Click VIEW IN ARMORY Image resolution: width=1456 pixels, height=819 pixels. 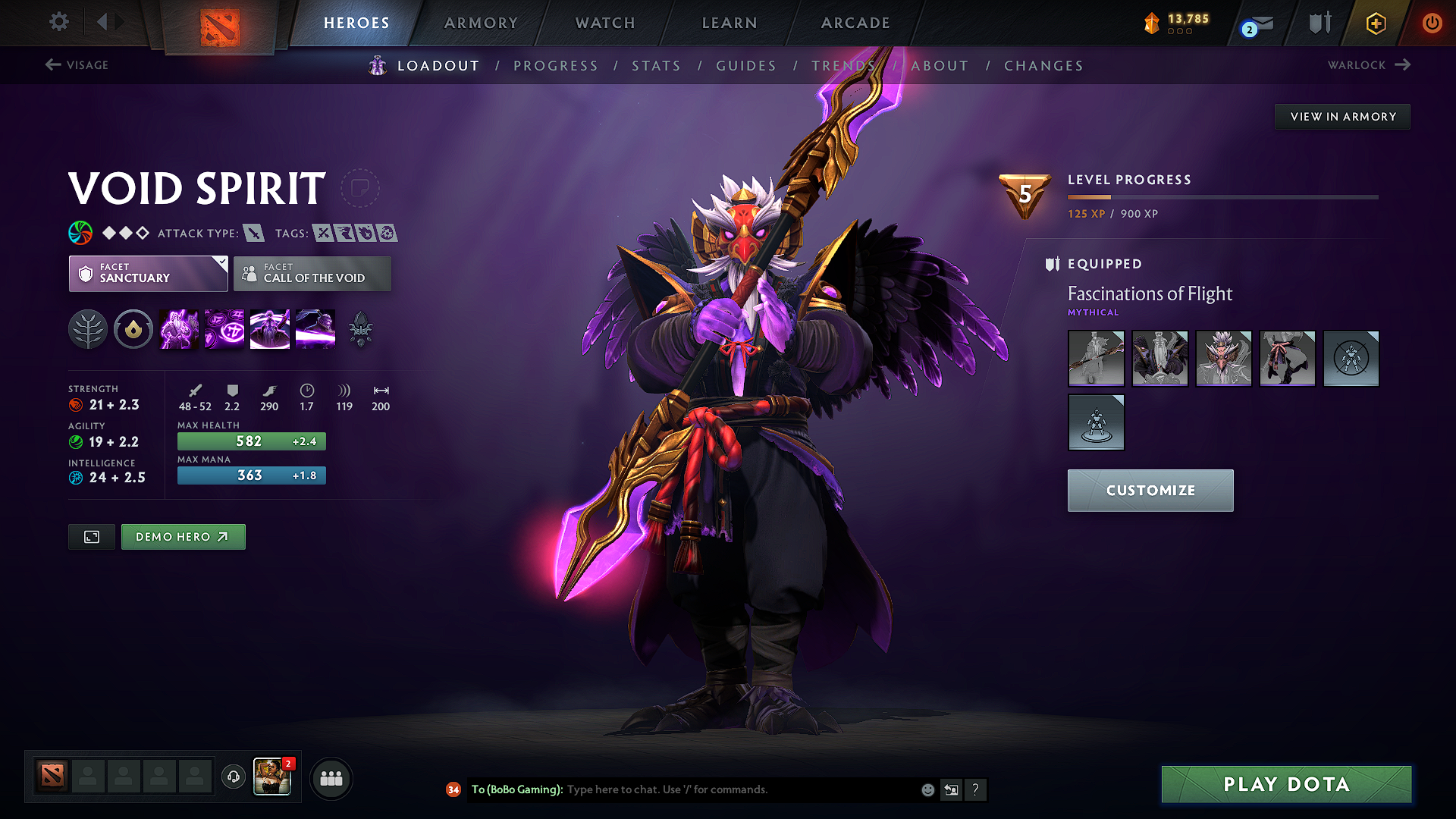tap(1342, 116)
